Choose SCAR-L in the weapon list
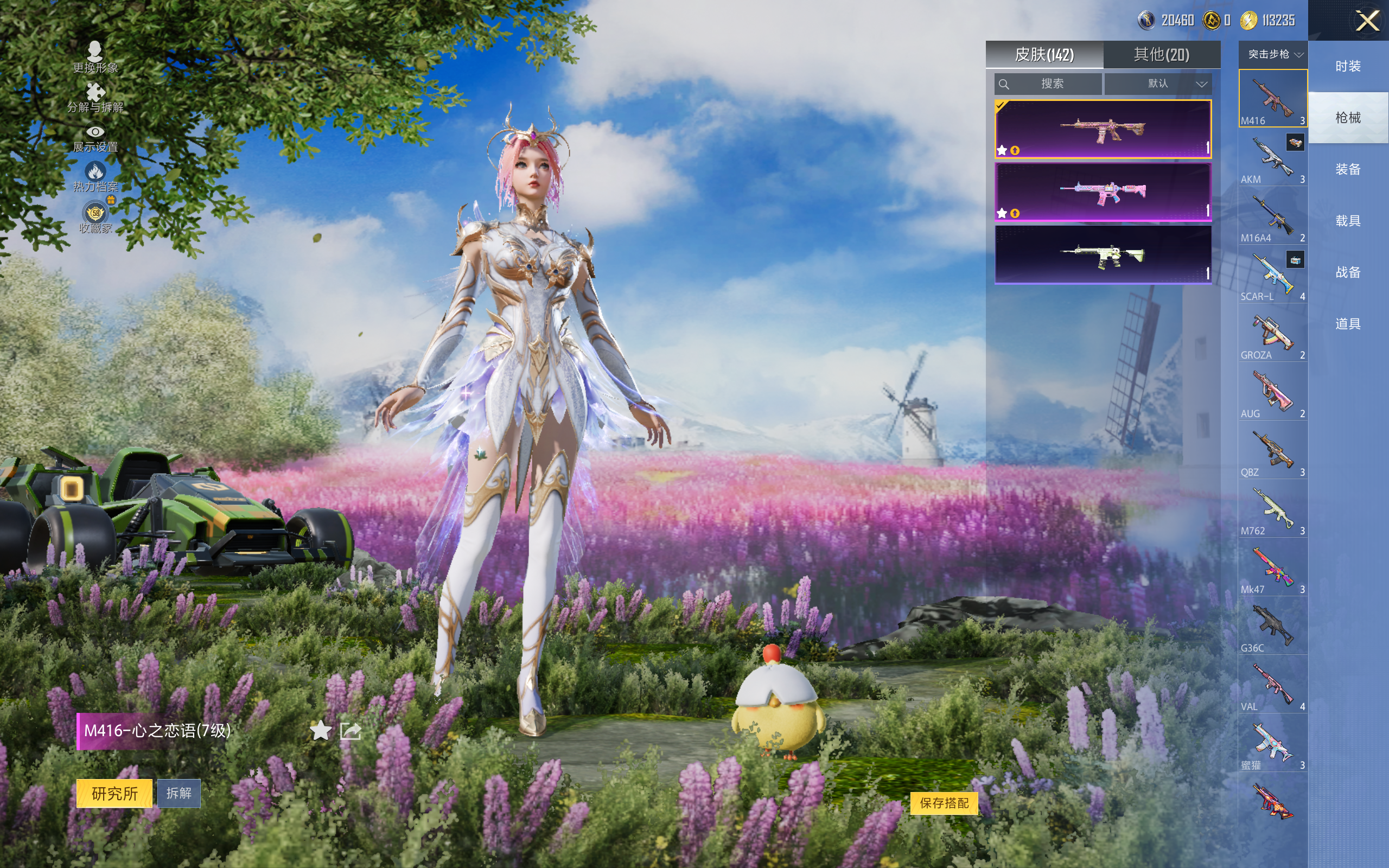1389x868 pixels. point(1272,275)
